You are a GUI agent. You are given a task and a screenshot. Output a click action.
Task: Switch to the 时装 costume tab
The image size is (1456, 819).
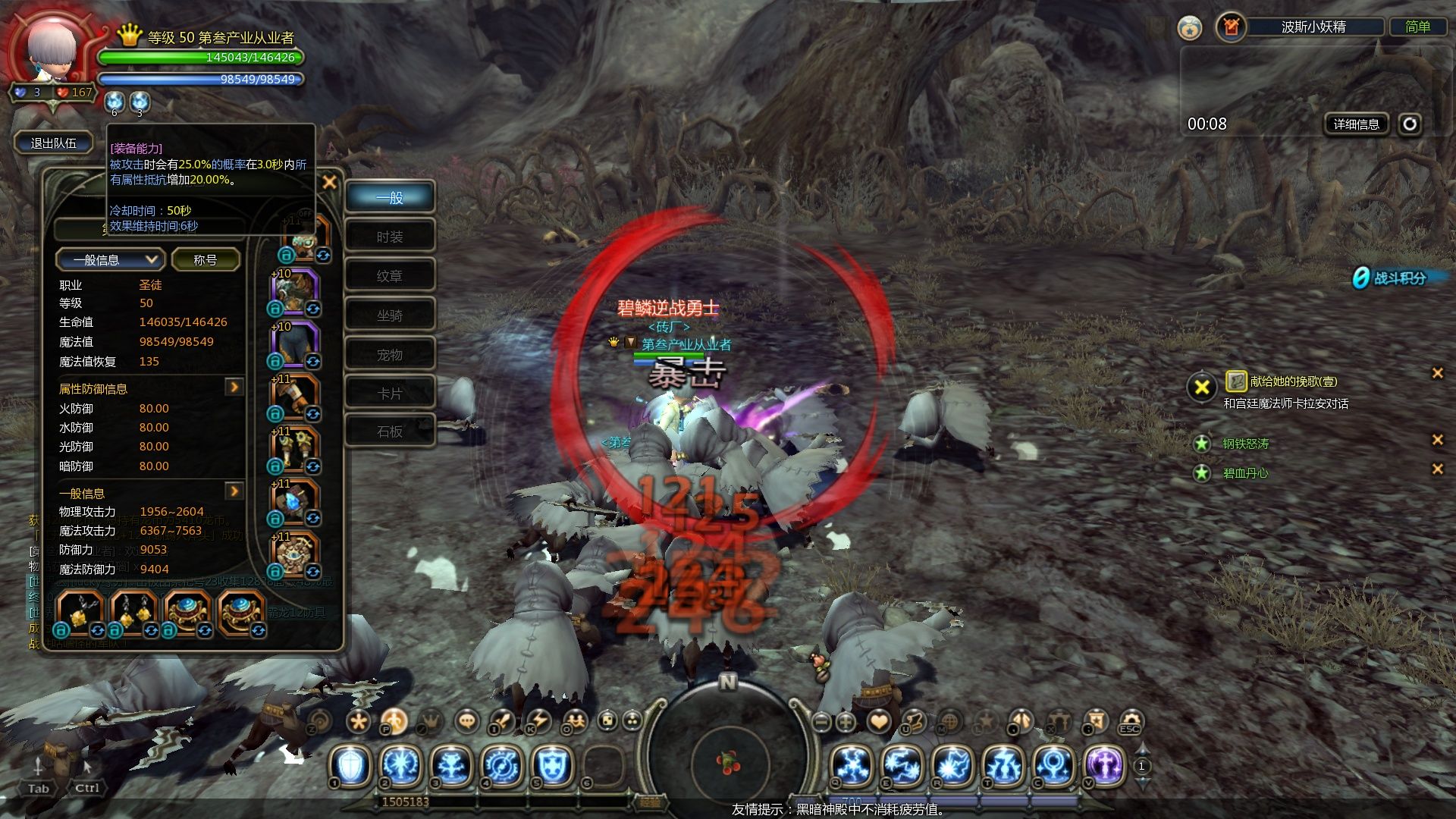[390, 237]
